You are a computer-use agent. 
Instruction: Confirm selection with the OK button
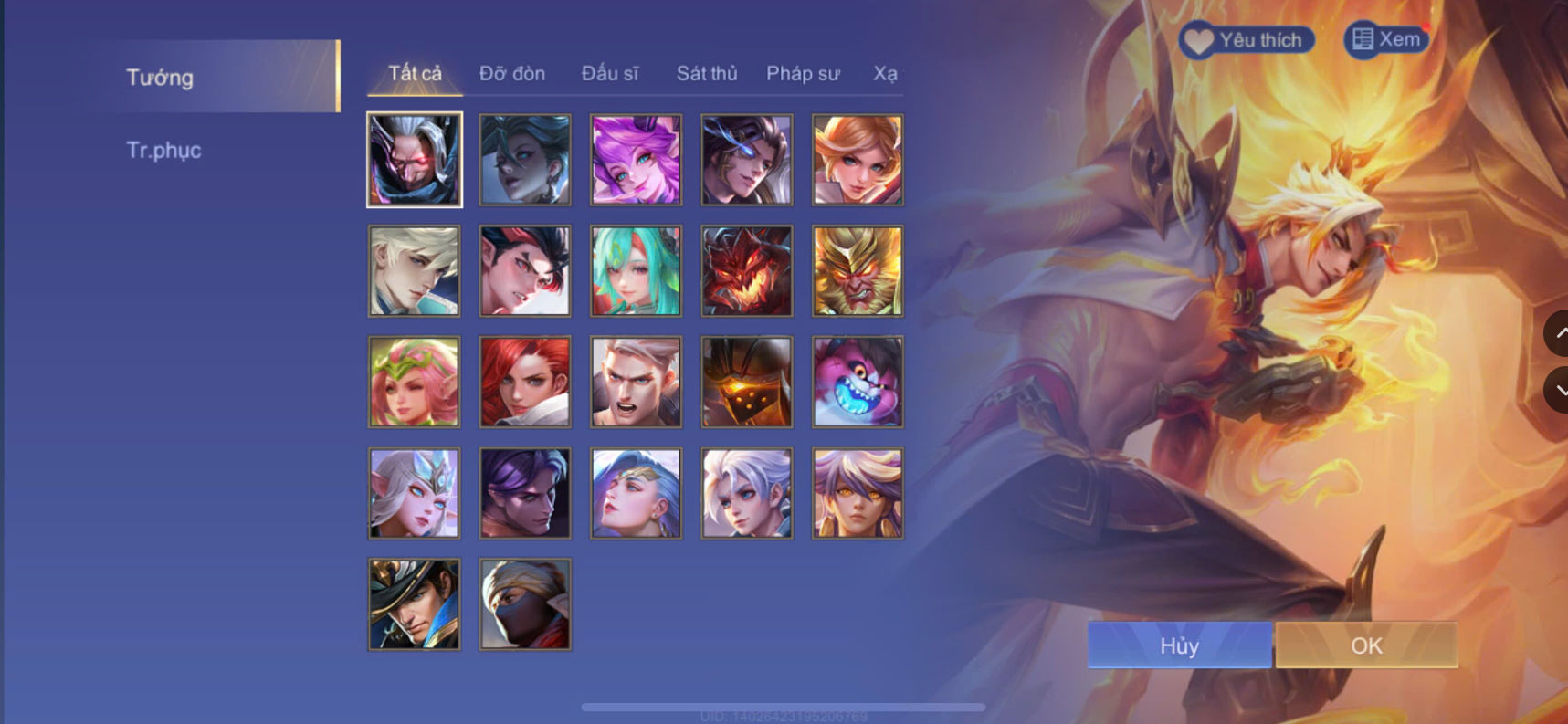1365,645
